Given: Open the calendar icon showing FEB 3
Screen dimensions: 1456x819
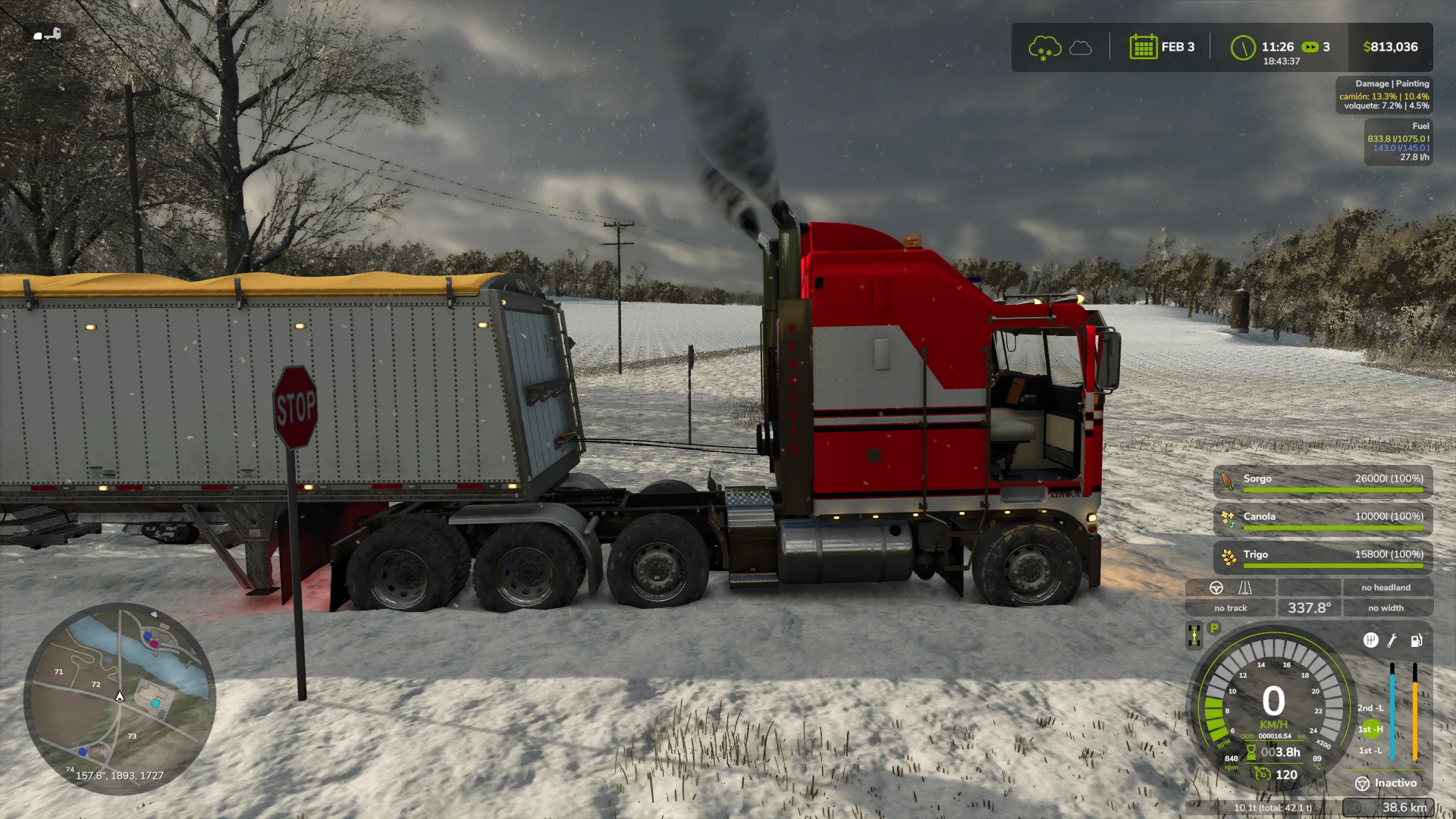Looking at the screenshot, I should (1143, 47).
